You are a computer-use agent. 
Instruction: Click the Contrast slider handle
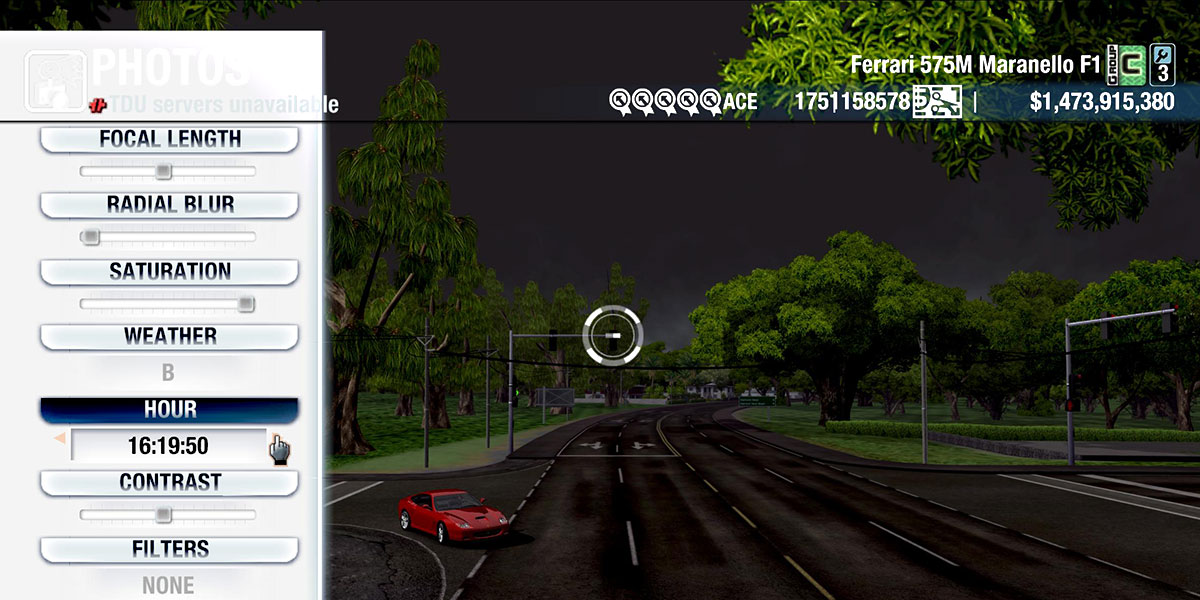(163, 515)
